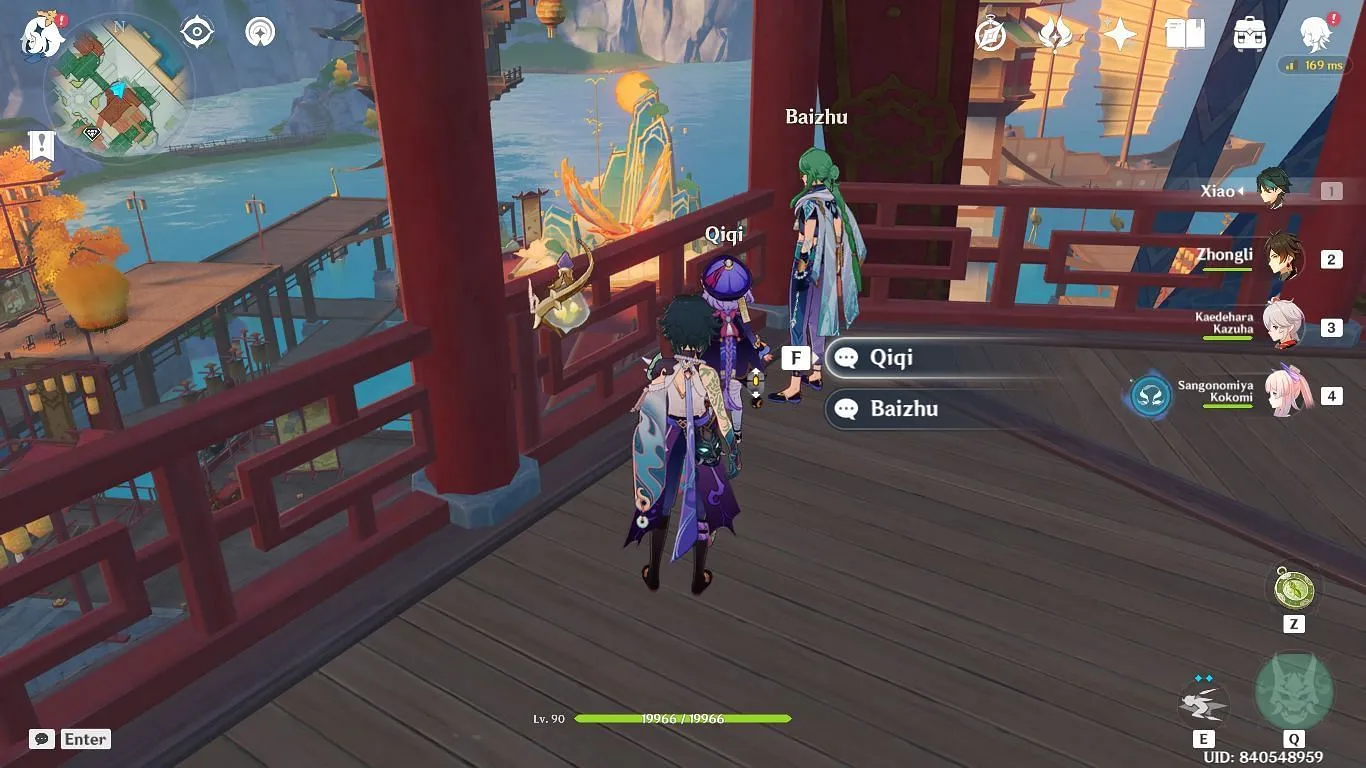
Task: Open the compass events icon
Action: coord(990,35)
